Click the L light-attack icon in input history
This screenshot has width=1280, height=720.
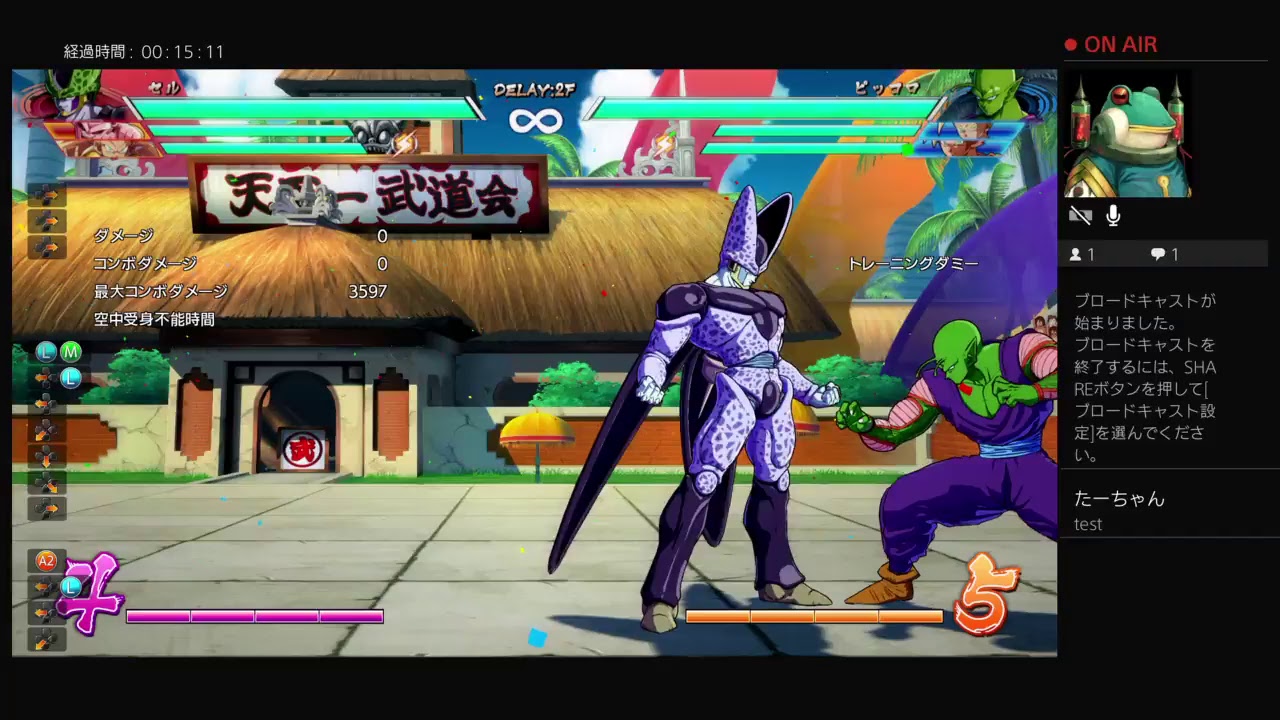44,352
